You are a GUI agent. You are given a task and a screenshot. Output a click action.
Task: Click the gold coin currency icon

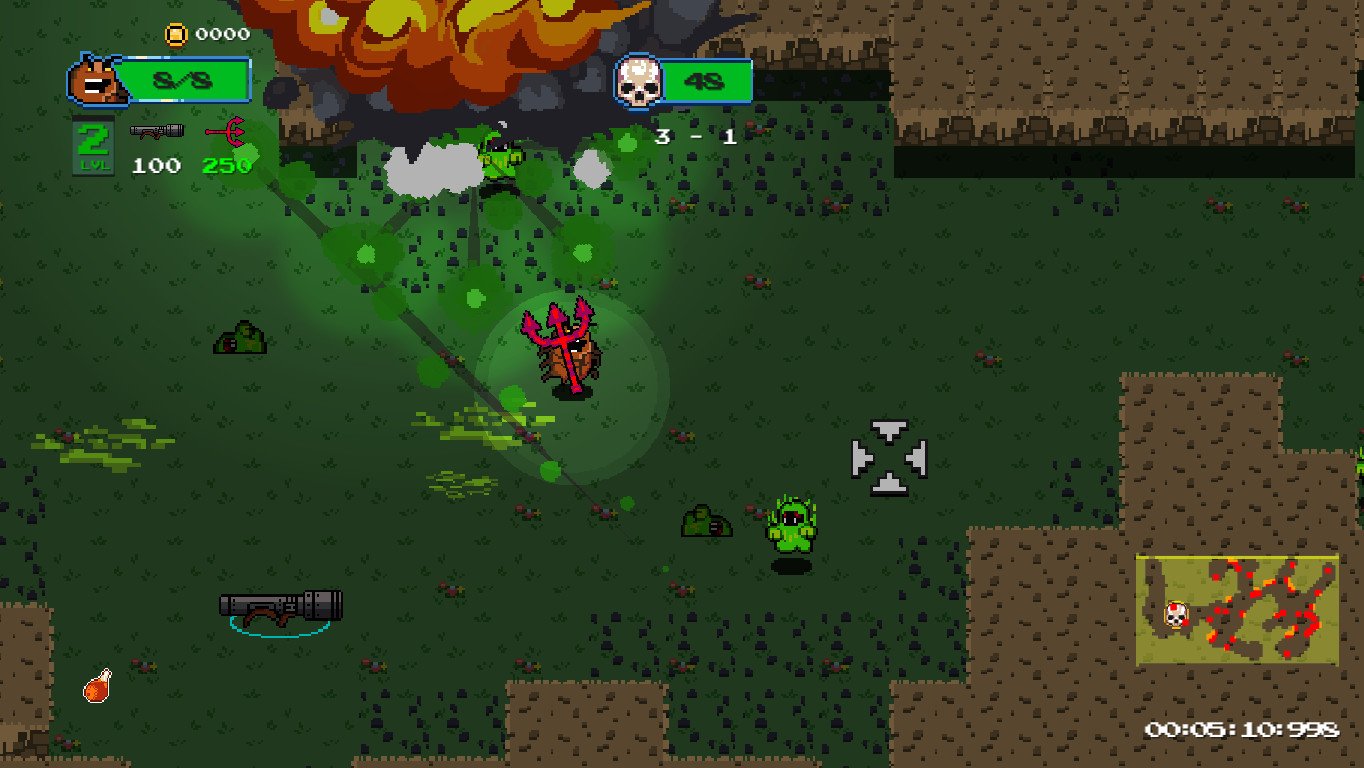pyautogui.click(x=176, y=35)
